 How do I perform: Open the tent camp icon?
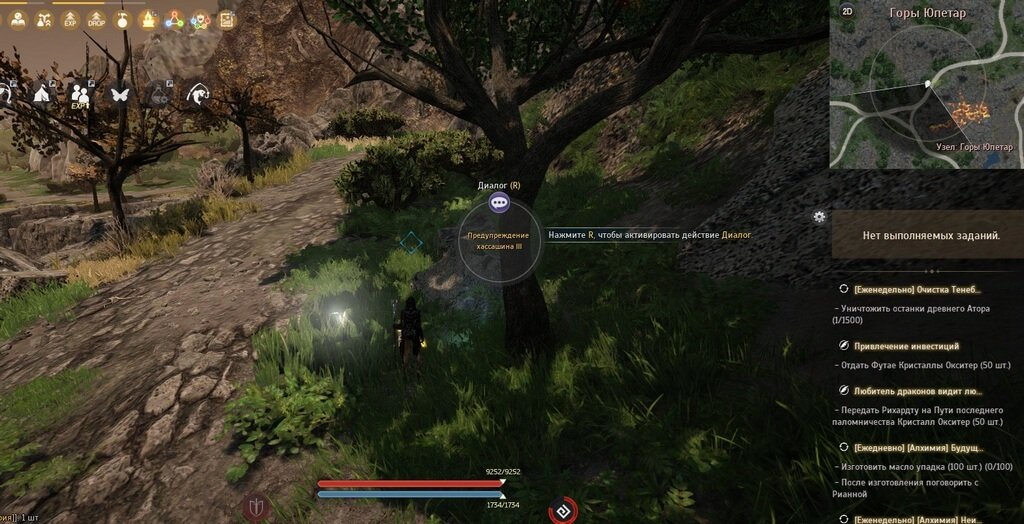(x=42, y=93)
